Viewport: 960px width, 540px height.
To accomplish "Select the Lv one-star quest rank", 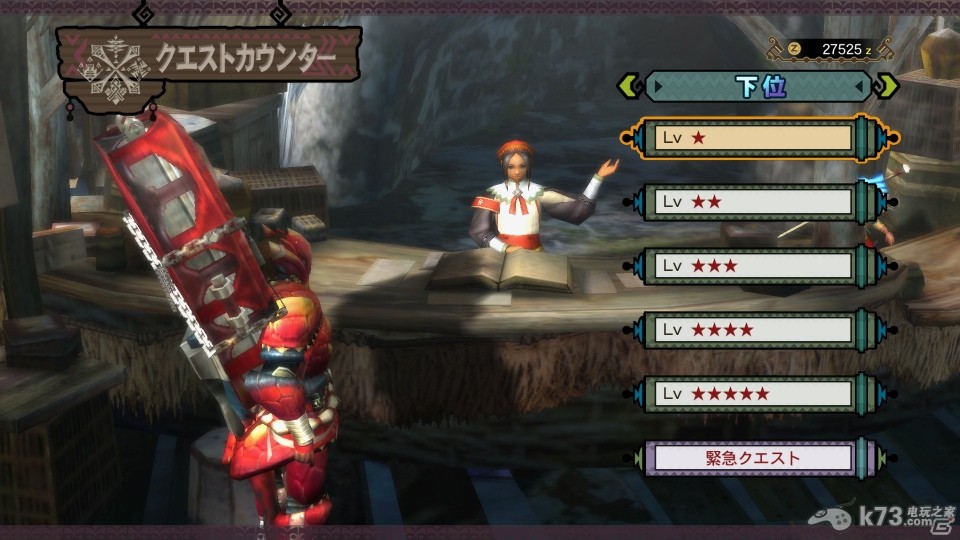I will [755, 138].
